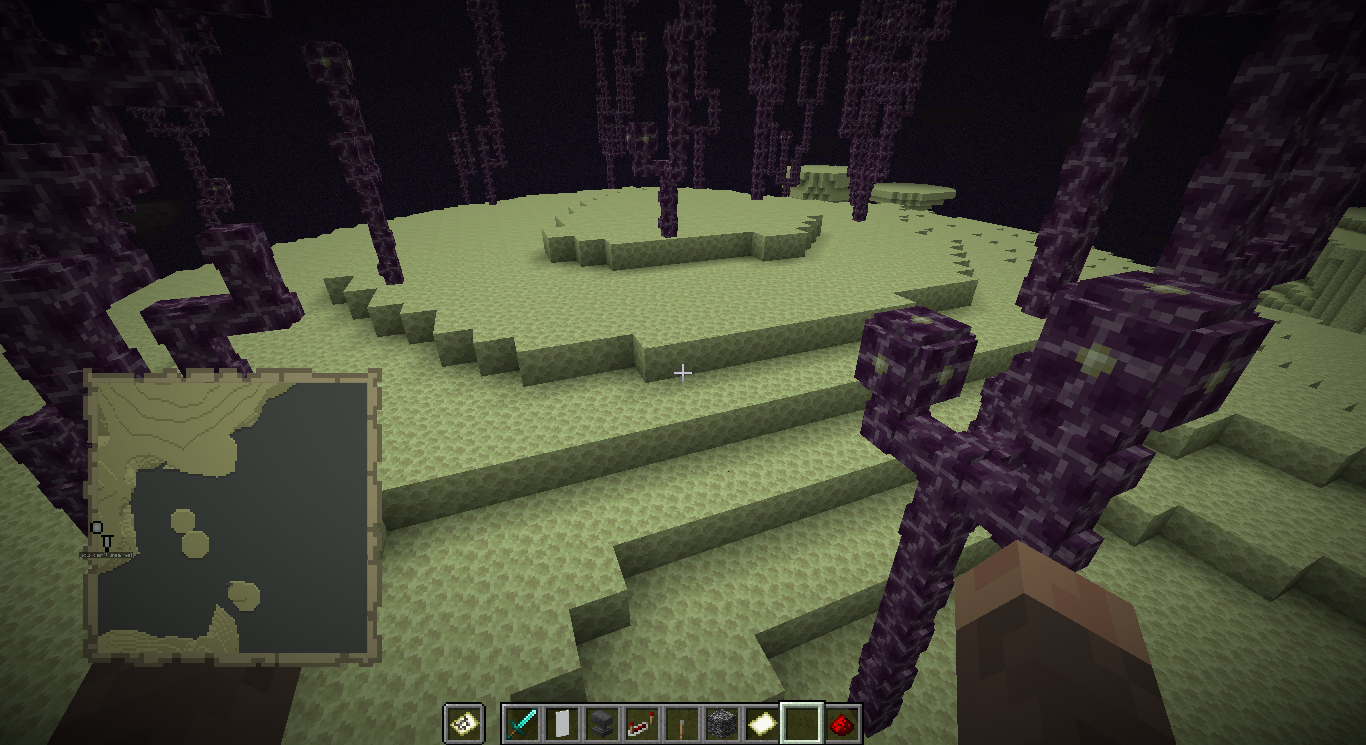Select the blank paper hotbar slot

point(761,723)
